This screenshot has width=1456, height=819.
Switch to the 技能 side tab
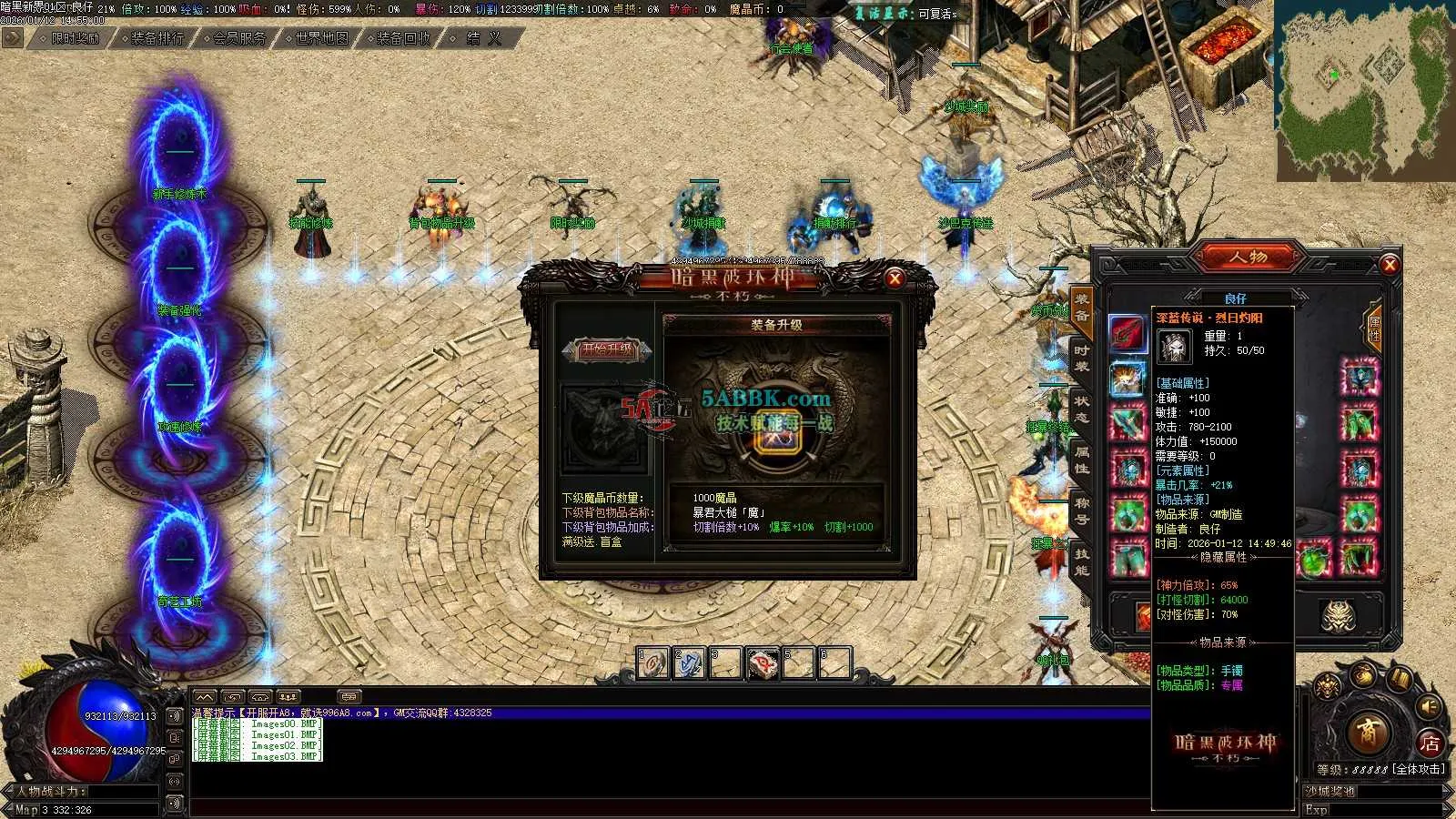coord(1081,561)
